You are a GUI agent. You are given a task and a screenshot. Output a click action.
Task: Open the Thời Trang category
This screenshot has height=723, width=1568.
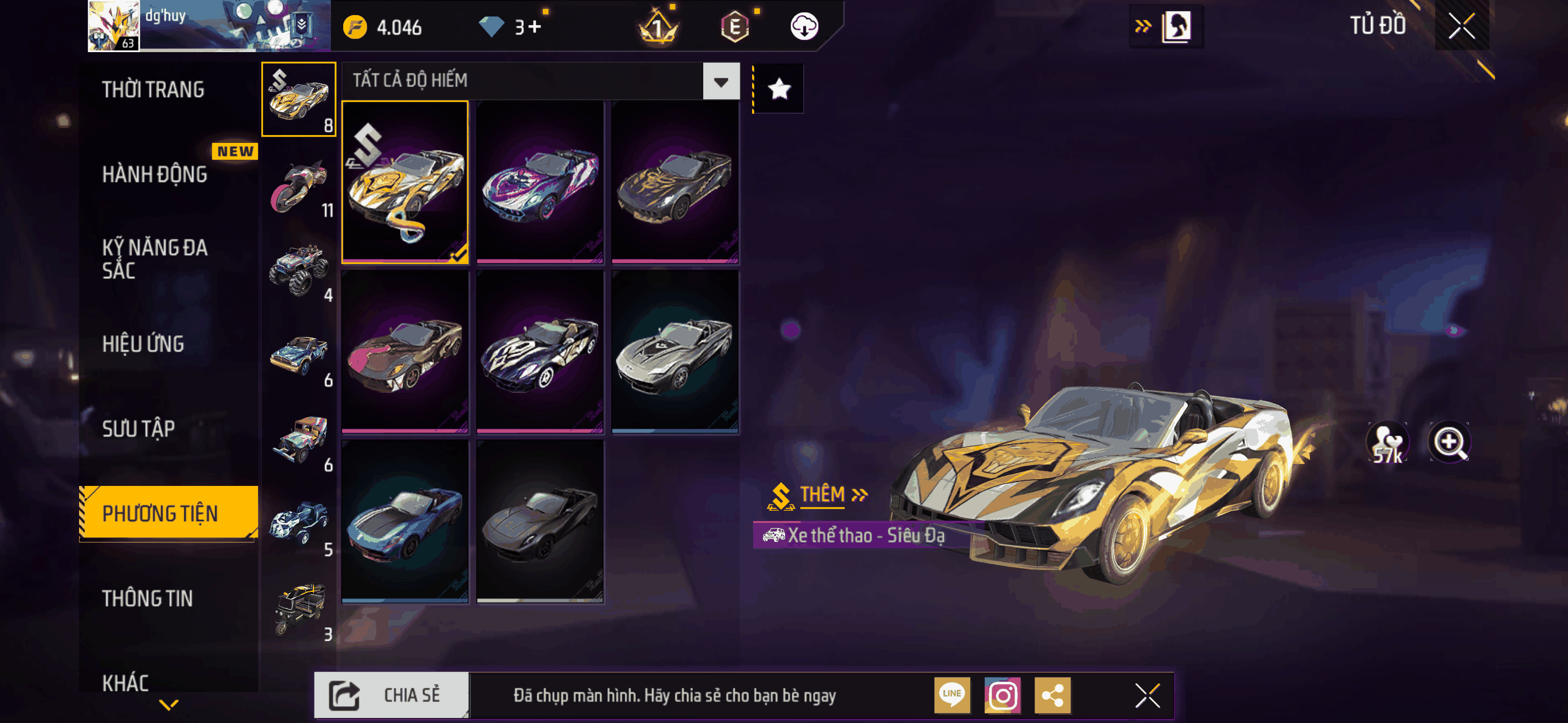click(154, 90)
